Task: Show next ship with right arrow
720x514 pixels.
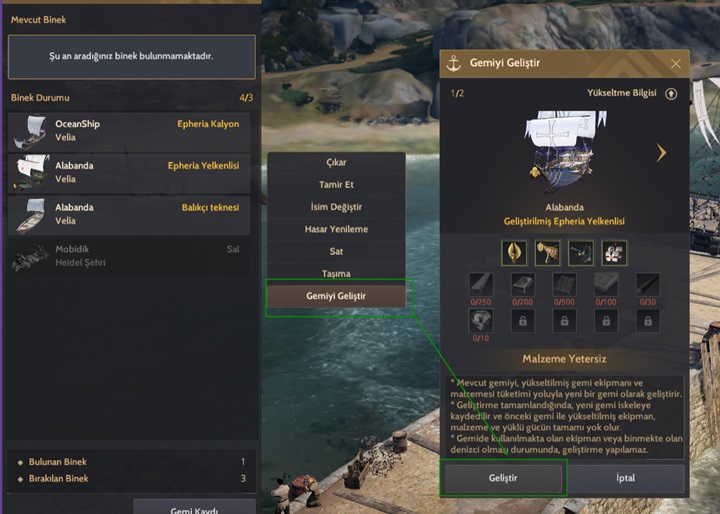Action: coord(661,153)
